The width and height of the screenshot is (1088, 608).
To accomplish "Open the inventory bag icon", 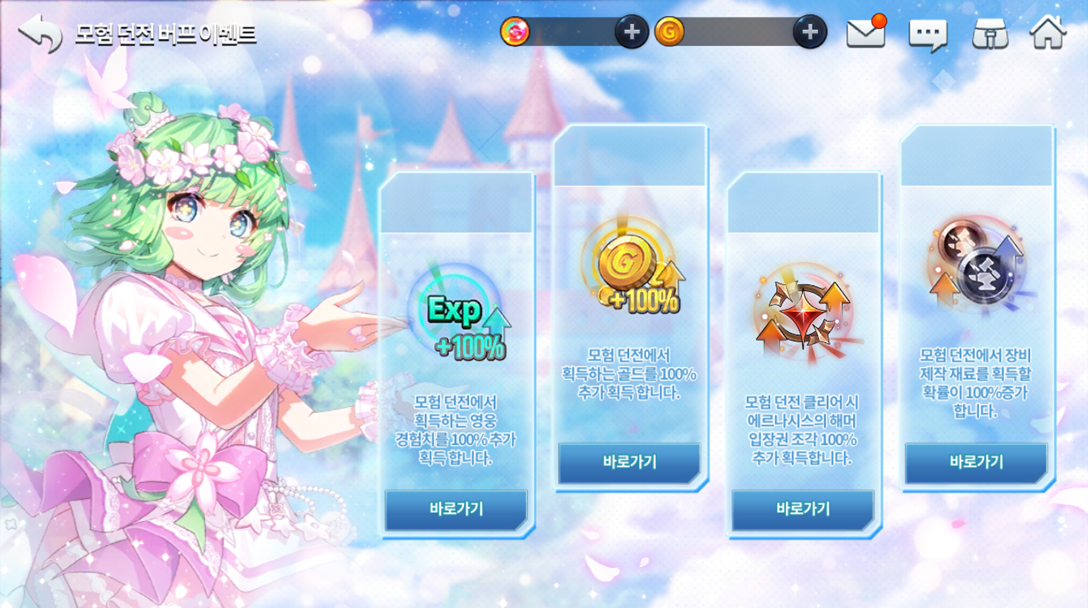I will coord(989,33).
